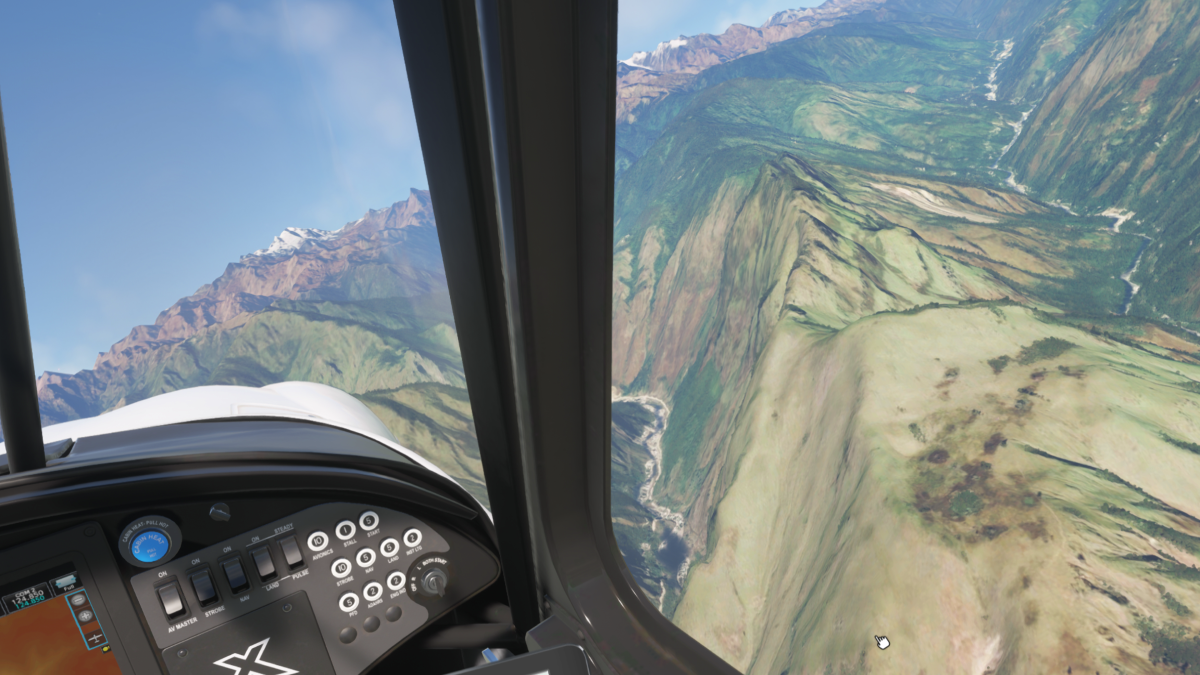1200x675 pixels.
Task: Click the STALL circuit breaker
Action: [346, 530]
